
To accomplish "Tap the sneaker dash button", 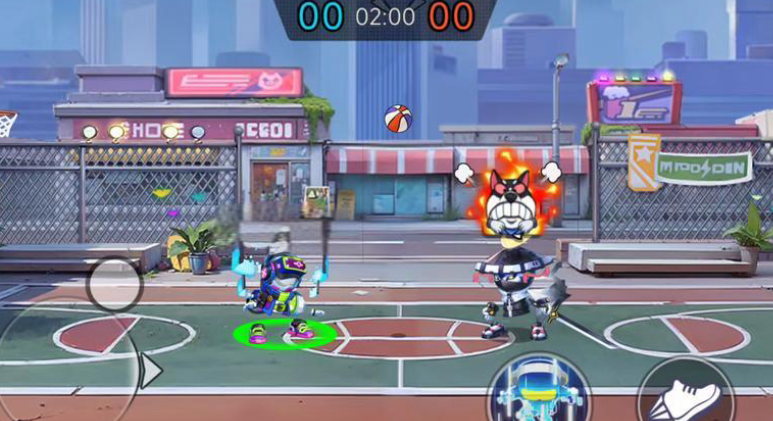I will 685,396.
